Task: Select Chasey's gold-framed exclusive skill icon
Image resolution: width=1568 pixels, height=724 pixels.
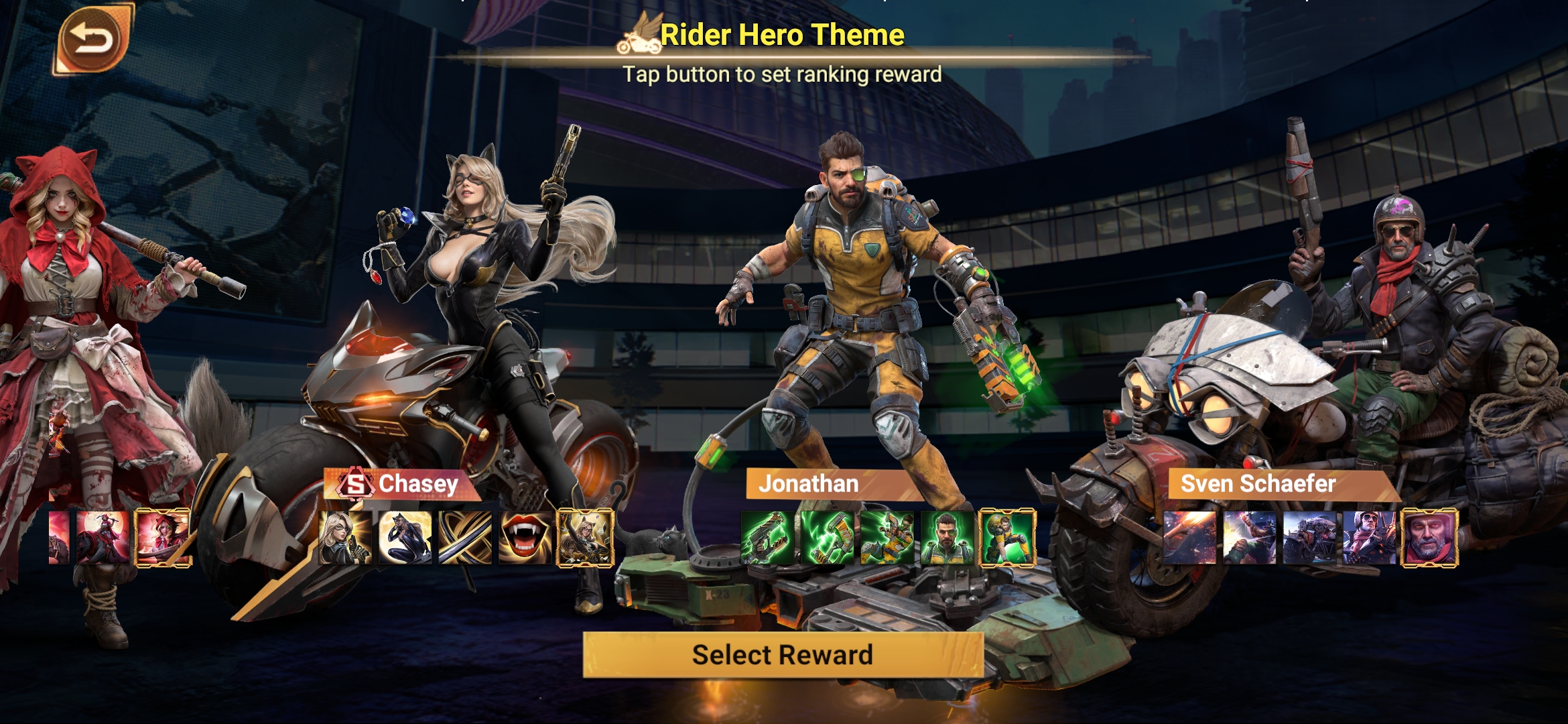Action: coord(586,538)
